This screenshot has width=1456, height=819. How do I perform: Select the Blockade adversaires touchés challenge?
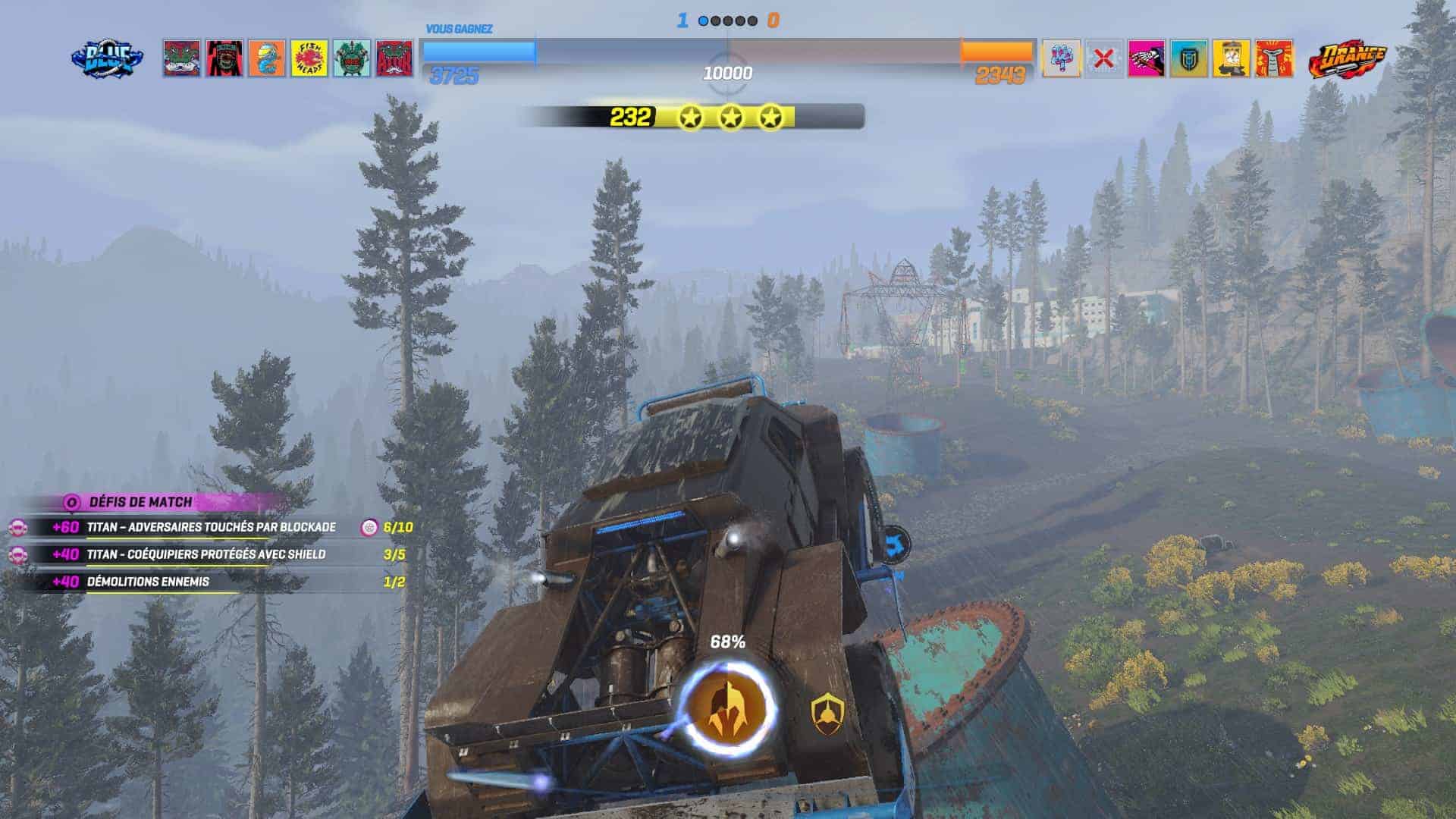click(x=211, y=527)
